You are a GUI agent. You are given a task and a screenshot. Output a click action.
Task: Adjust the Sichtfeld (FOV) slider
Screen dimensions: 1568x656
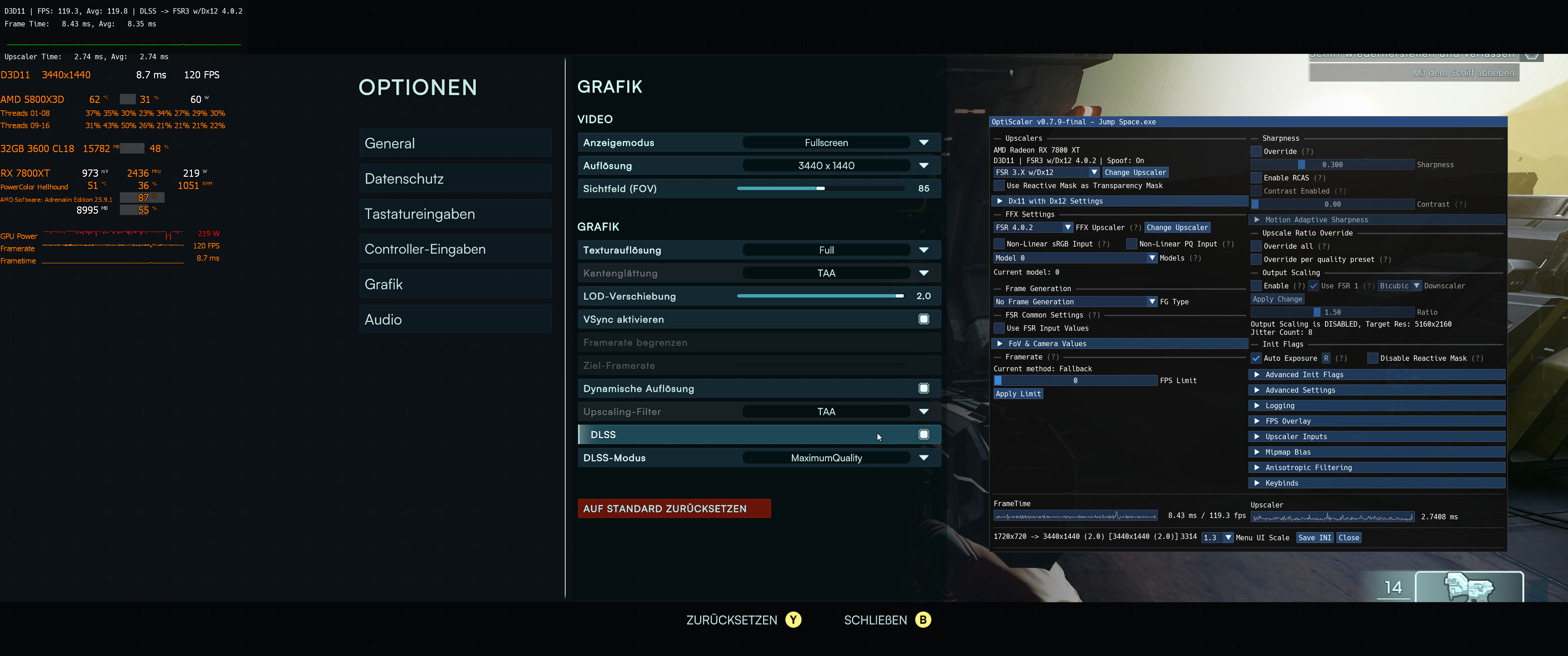tap(820, 189)
